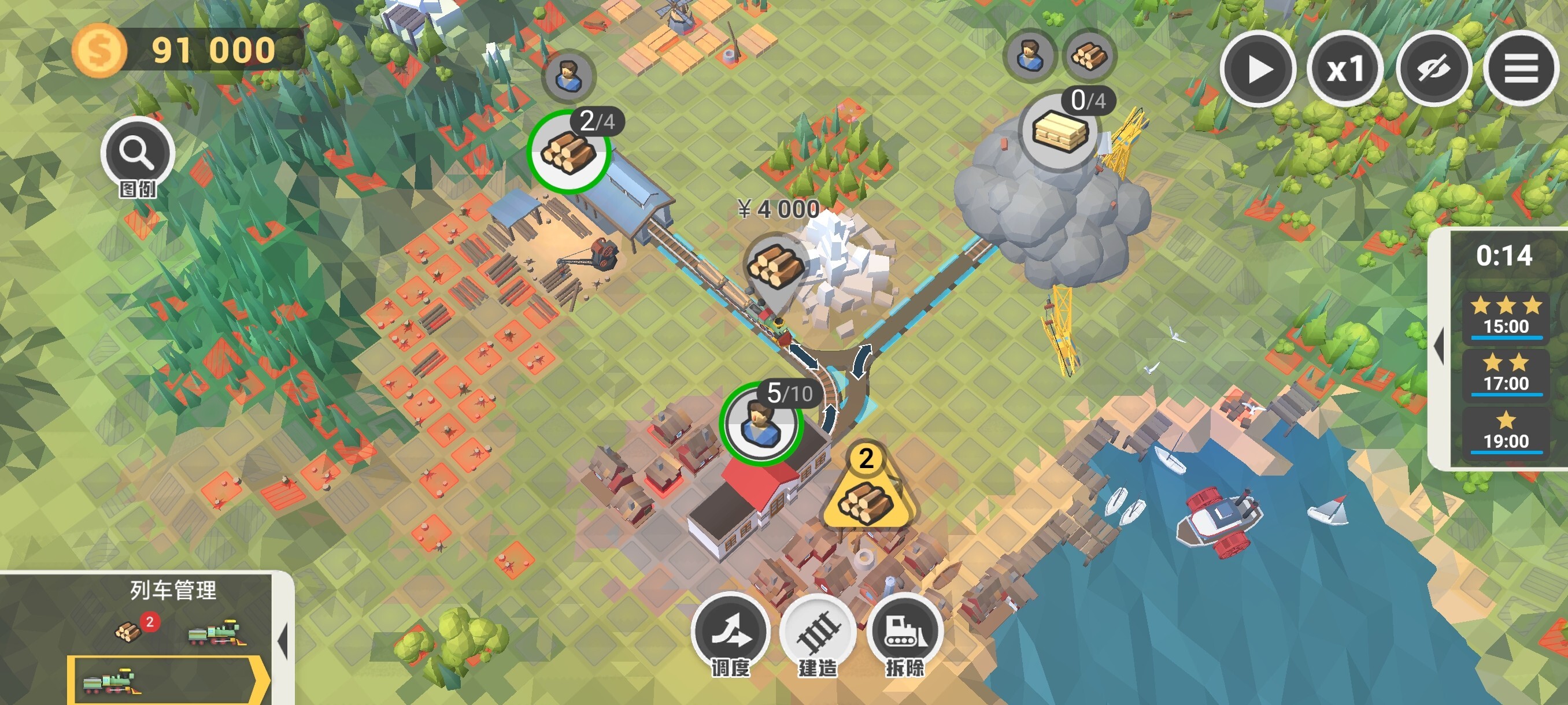
Task: Open the hamburger menu
Action: 1521,69
